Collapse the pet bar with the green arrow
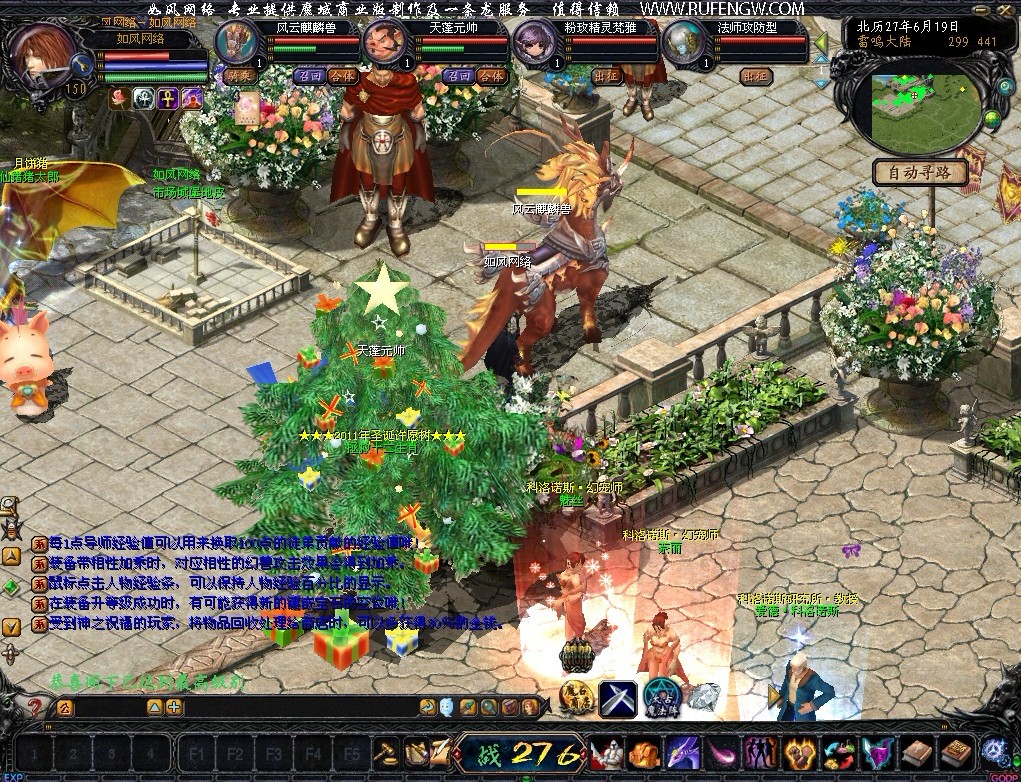1021x782 pixels. coord(820,43)
